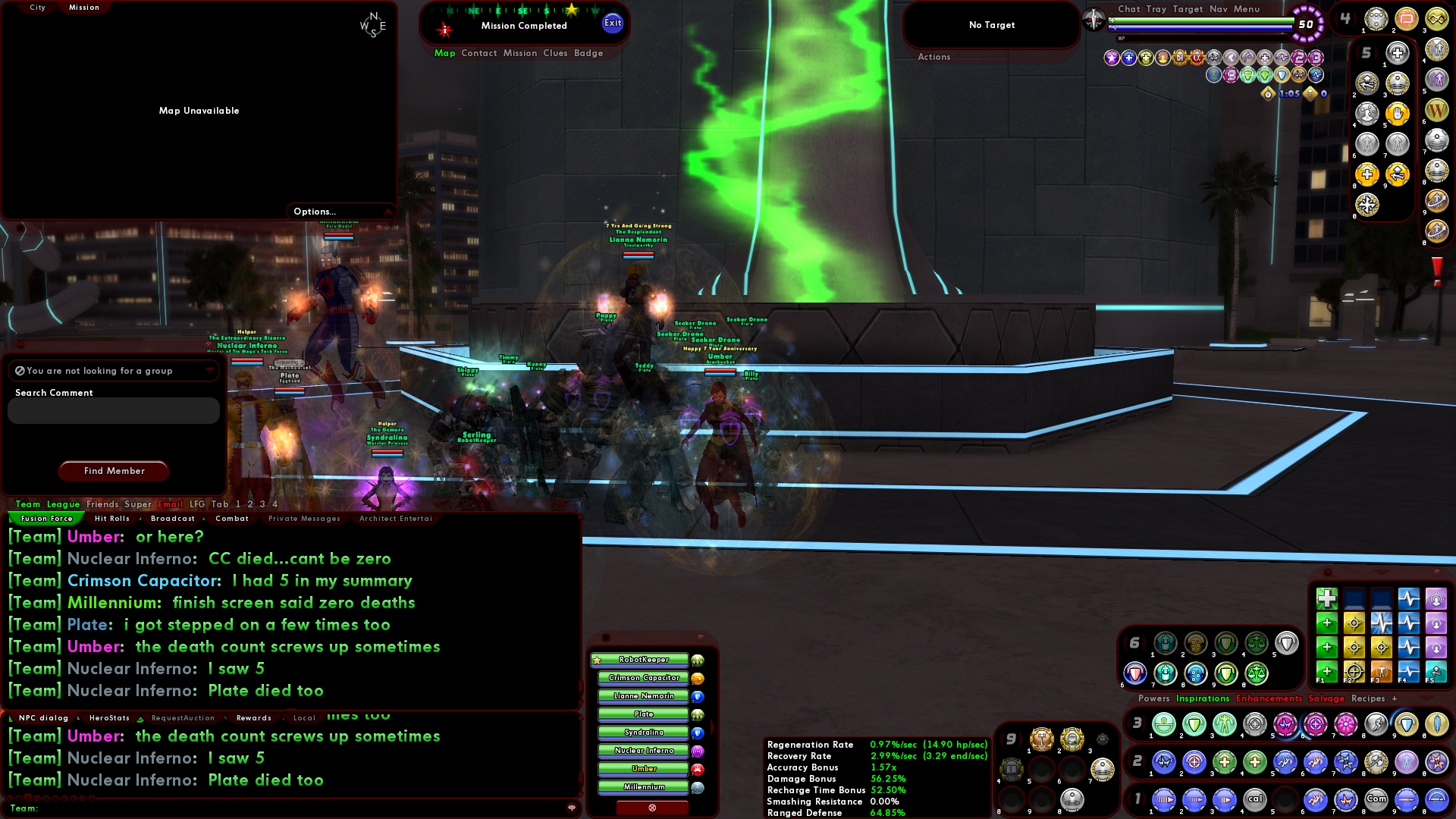Click the XP progress bar
Image resolution: width=1456 pixels, height=819 pixels.
click(1204, 36)
